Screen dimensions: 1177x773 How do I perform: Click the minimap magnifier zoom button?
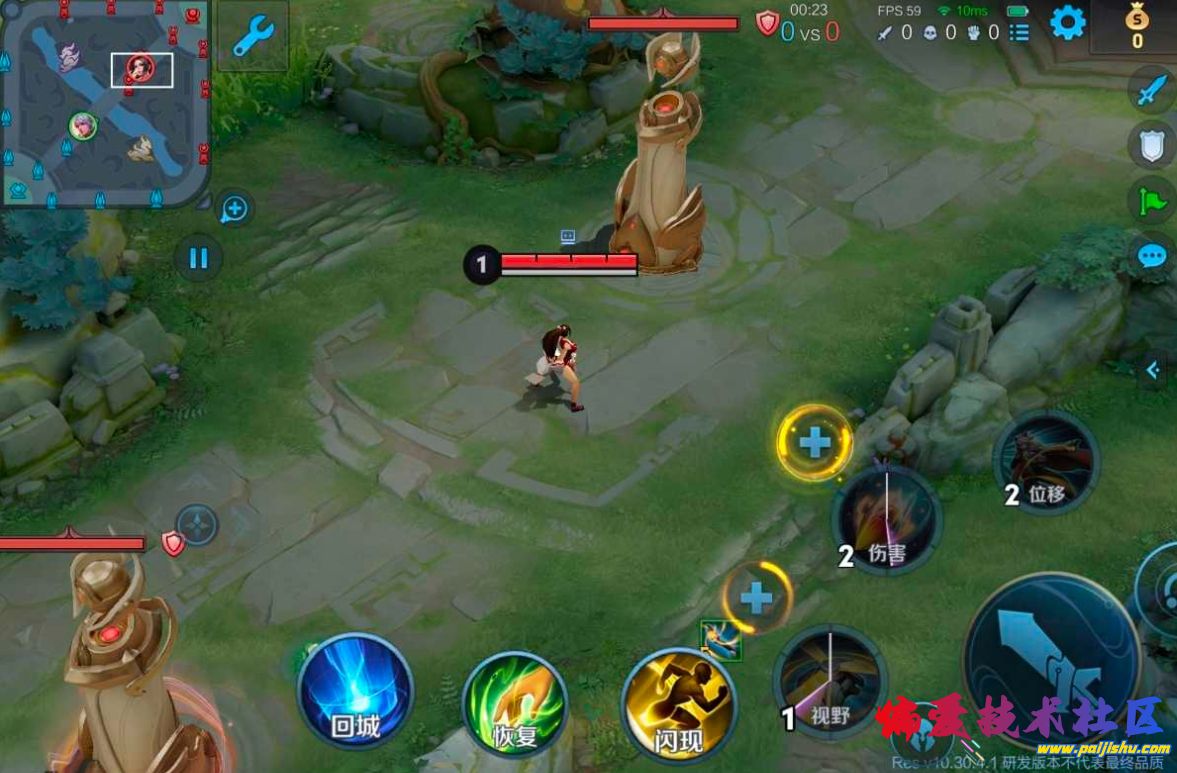[x=234, y=209]
